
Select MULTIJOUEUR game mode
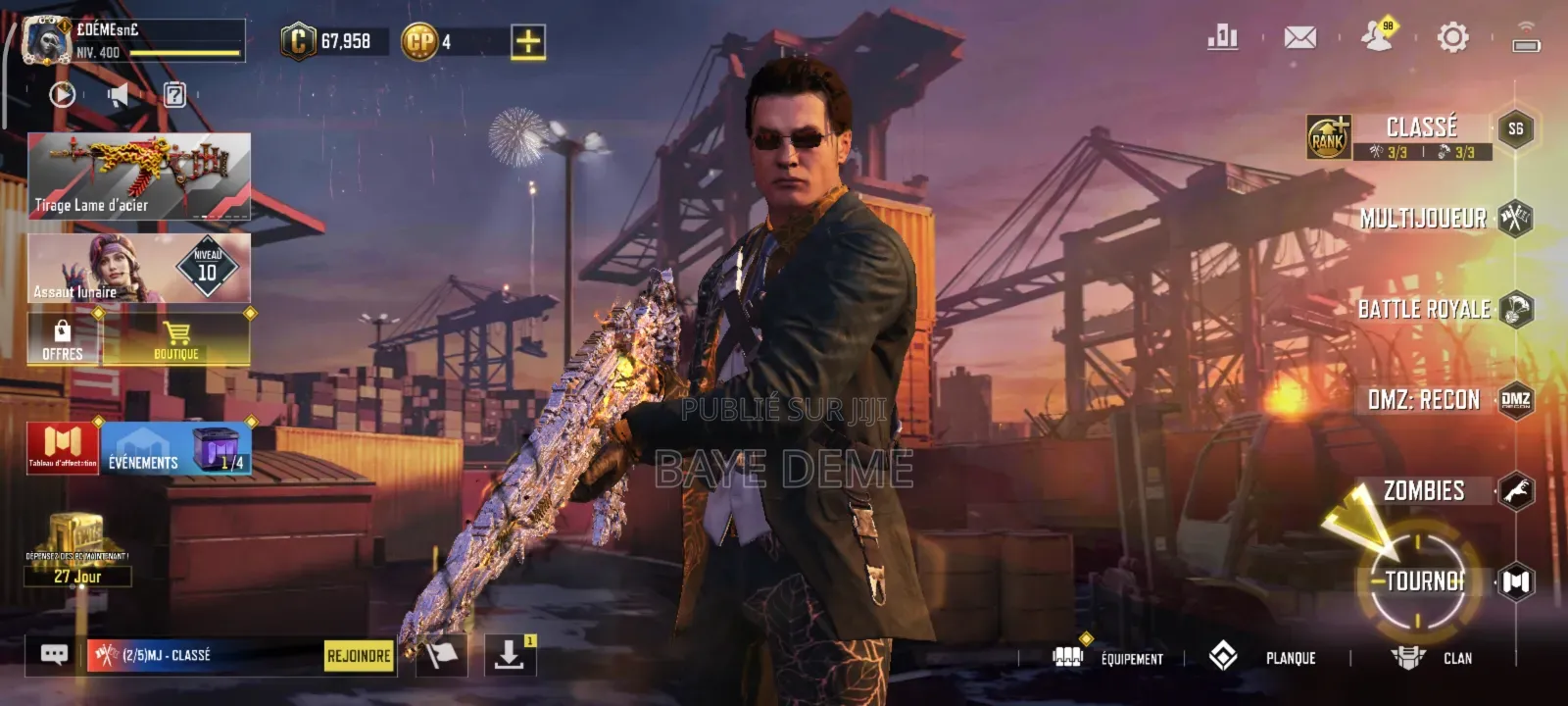pyautogui.click(x=1424, y=220)
